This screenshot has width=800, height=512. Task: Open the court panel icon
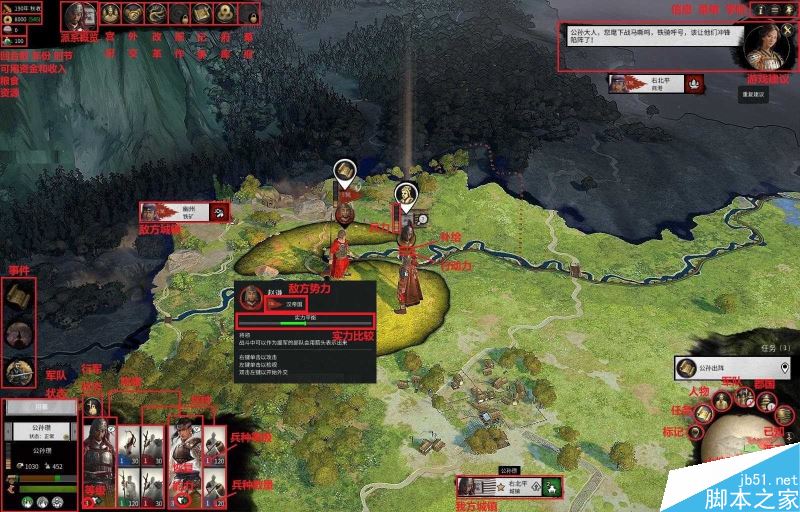110,14
